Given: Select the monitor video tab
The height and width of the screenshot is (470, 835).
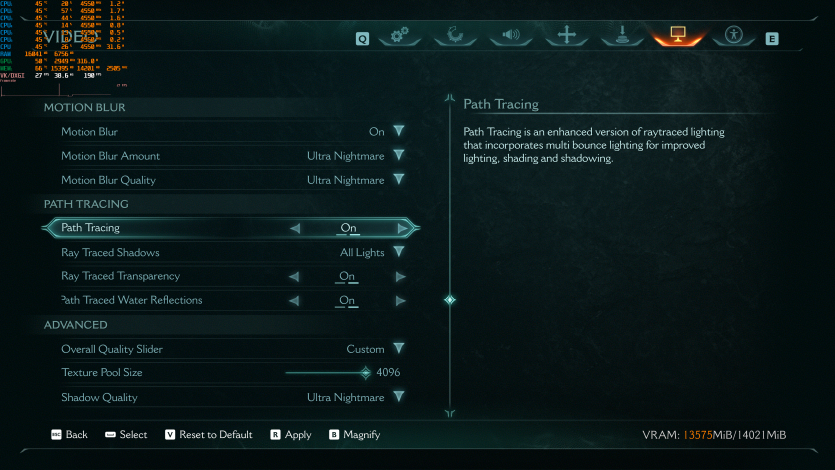Looking at the screenshot, I should (677, 36).
